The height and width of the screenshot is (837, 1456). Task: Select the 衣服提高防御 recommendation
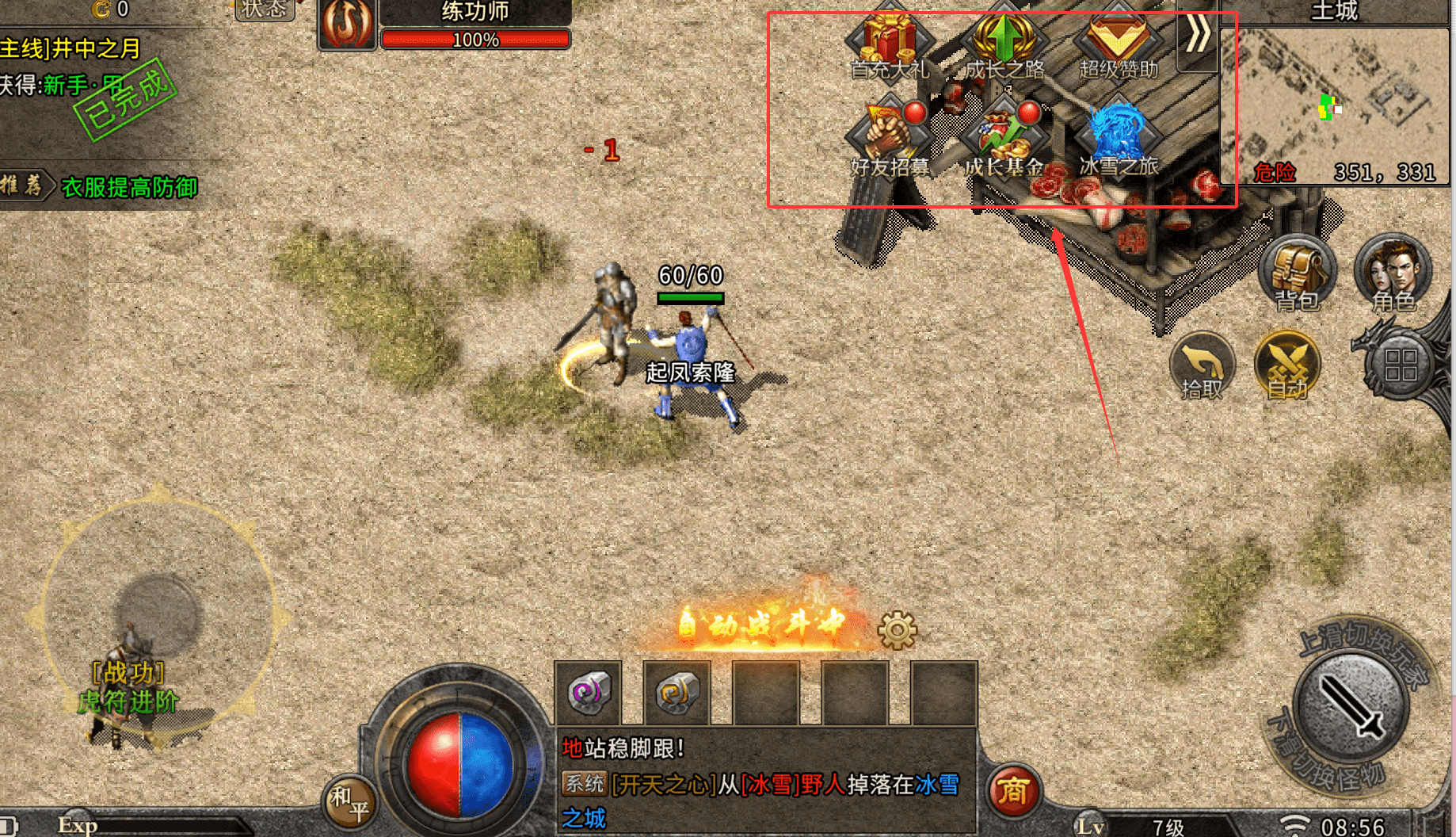coord(129,187)
